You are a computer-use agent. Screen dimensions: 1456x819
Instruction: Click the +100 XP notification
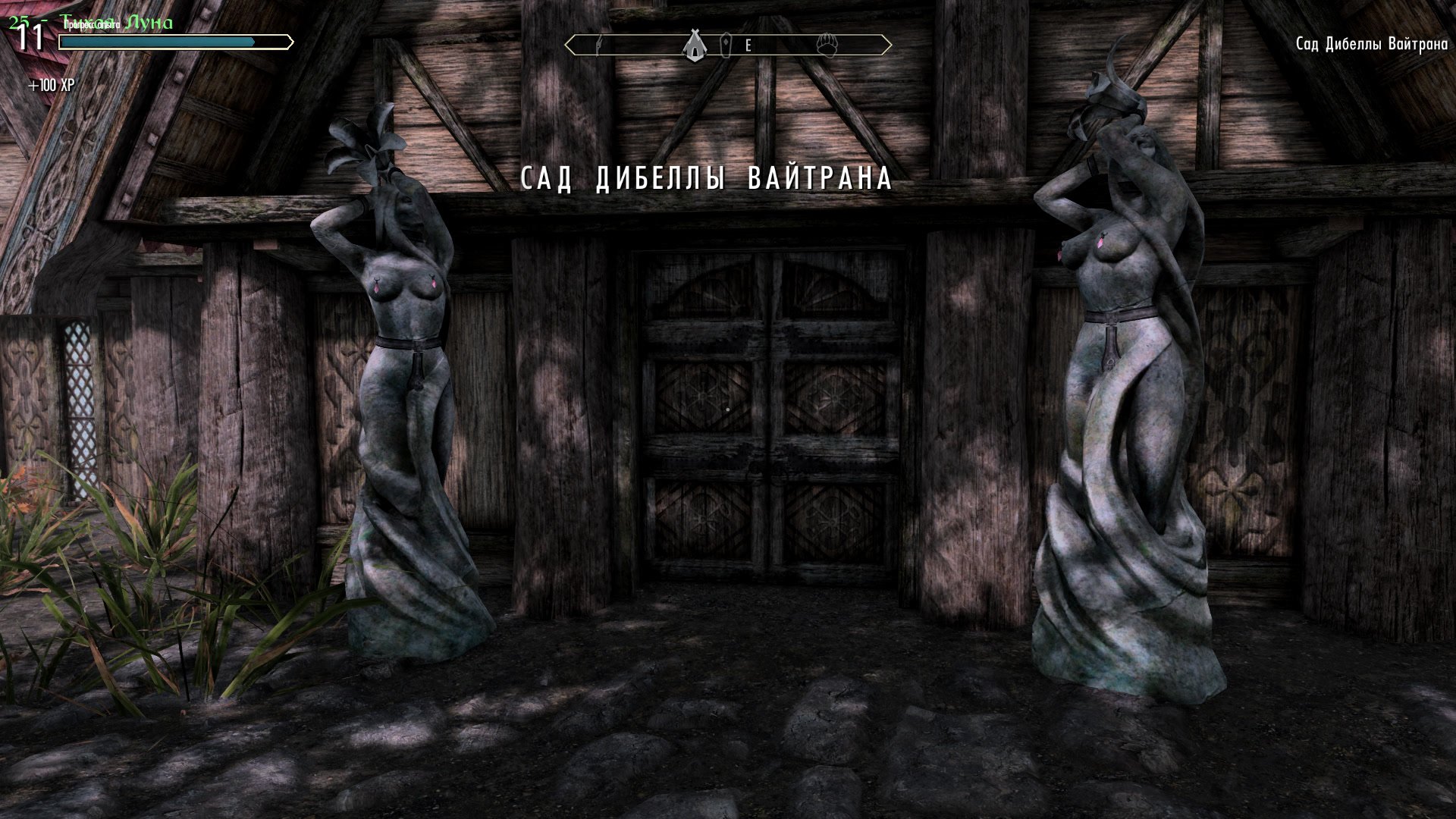52,86
